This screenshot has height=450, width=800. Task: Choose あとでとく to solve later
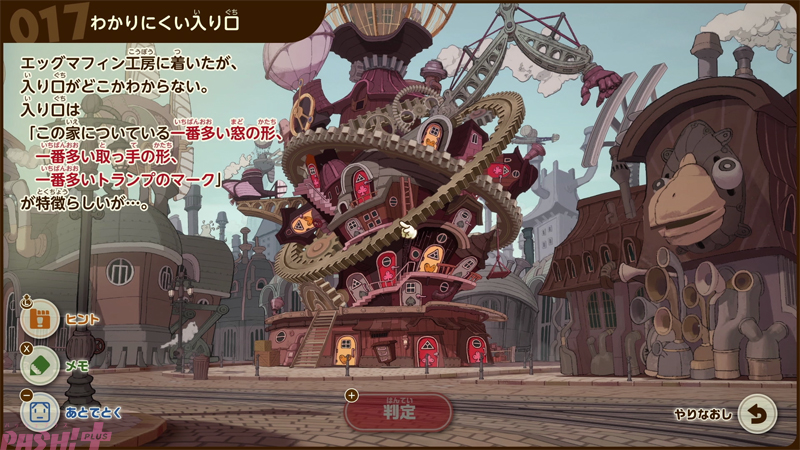point(40,410)
